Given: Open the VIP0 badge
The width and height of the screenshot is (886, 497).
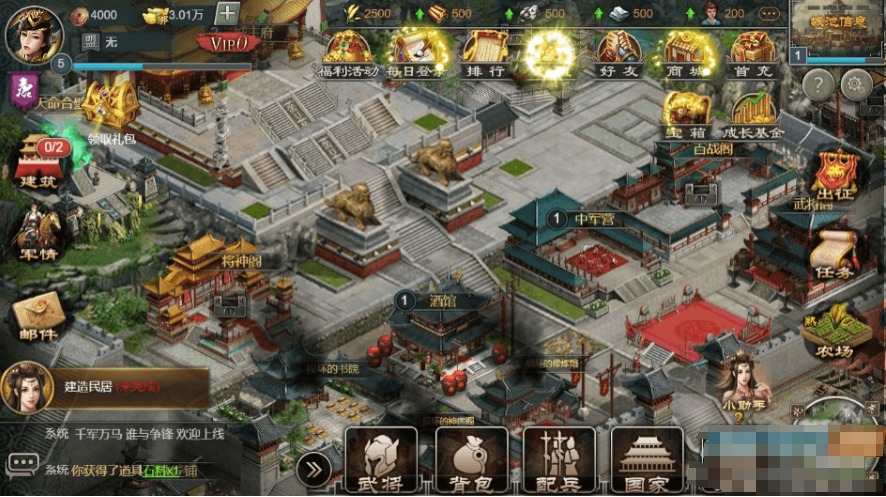Looking at the screenshot, I should click(x=228, y=42).
